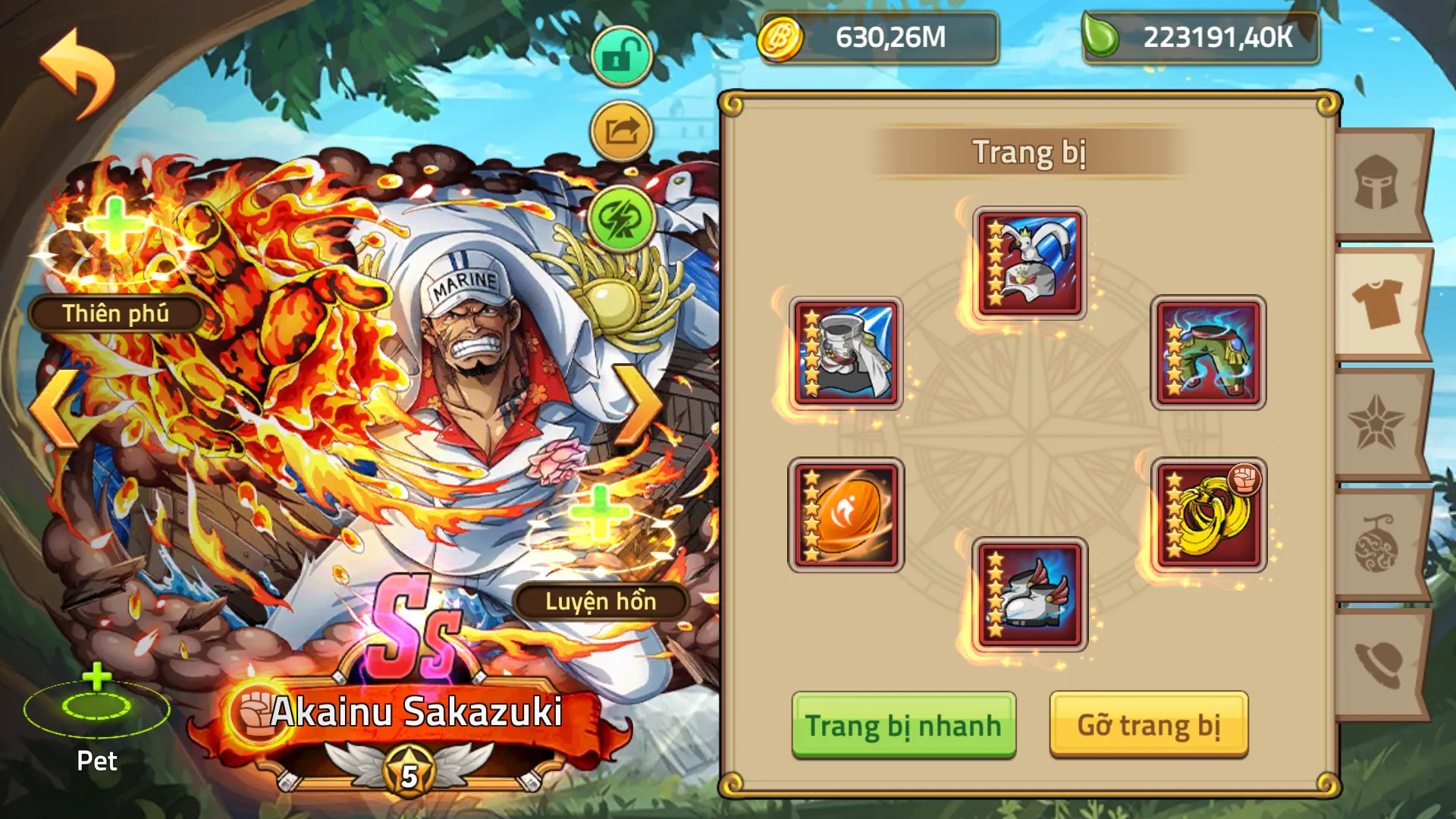Viewport: 1456px width, 819px height.
Task: Select the equipped pants item
Action: [x=1207, y=353]
